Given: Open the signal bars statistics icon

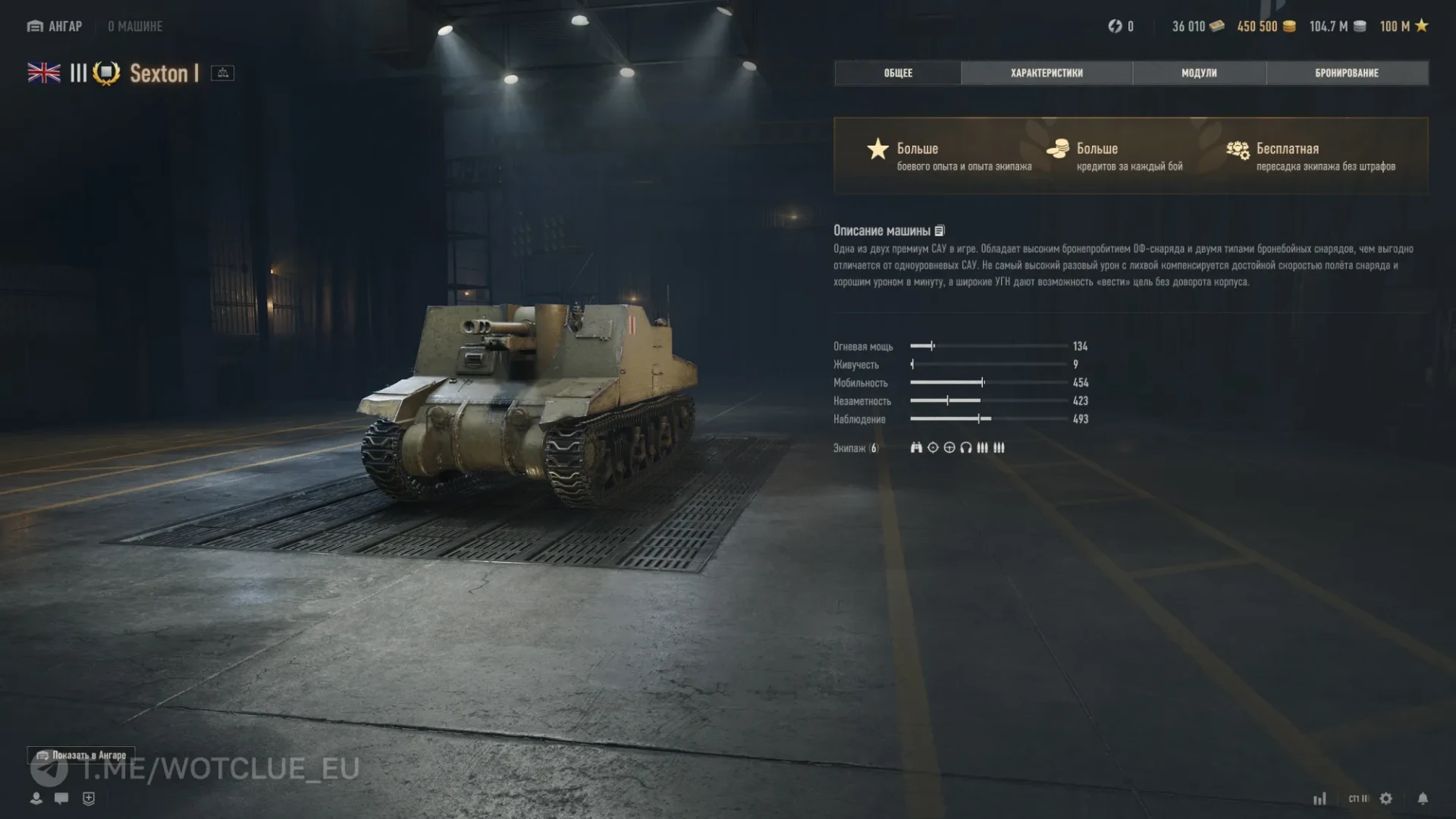Looking at the screenshot, I should (1320, 799).
